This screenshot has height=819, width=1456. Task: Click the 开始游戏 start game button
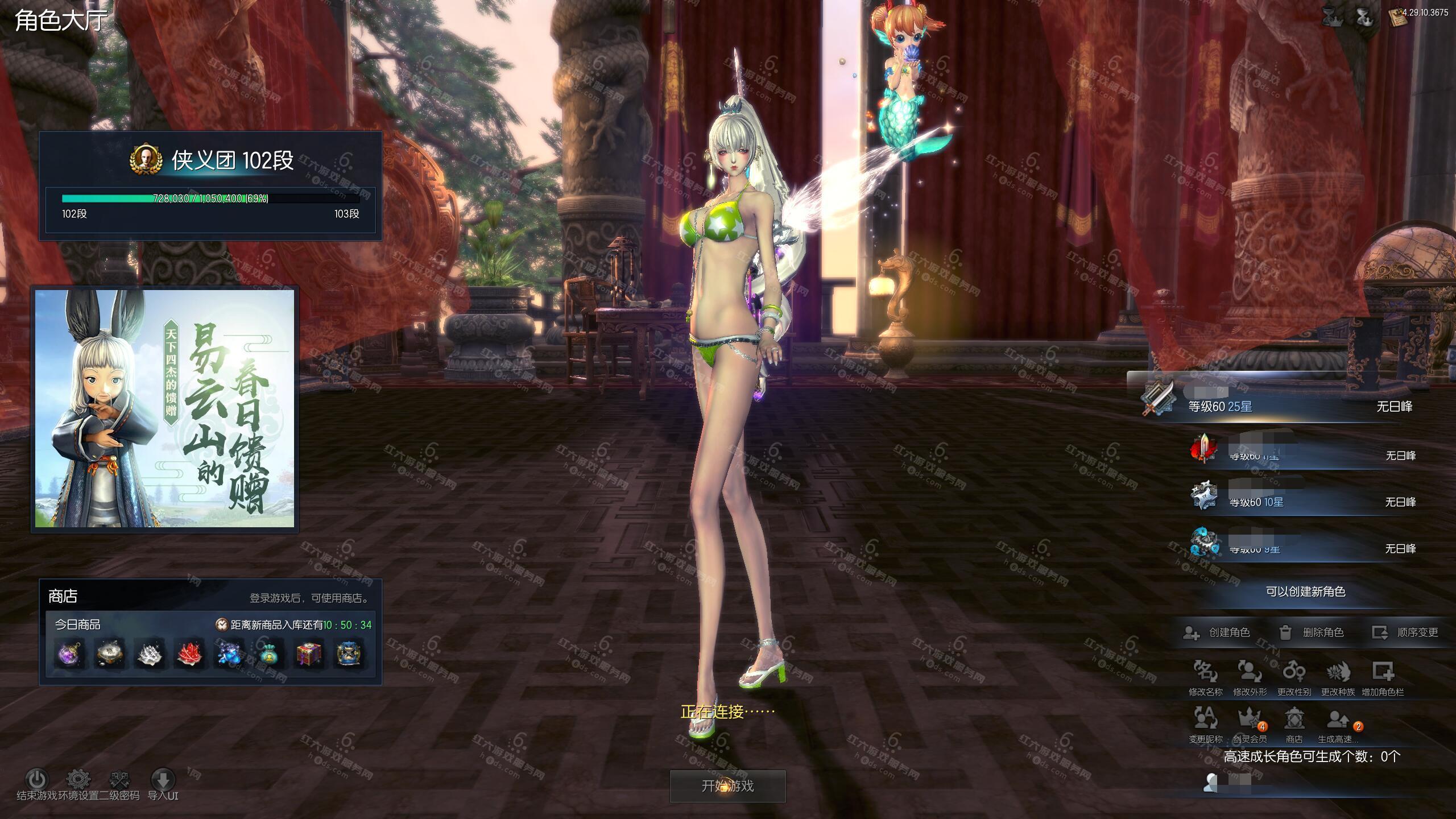point(727,786)
